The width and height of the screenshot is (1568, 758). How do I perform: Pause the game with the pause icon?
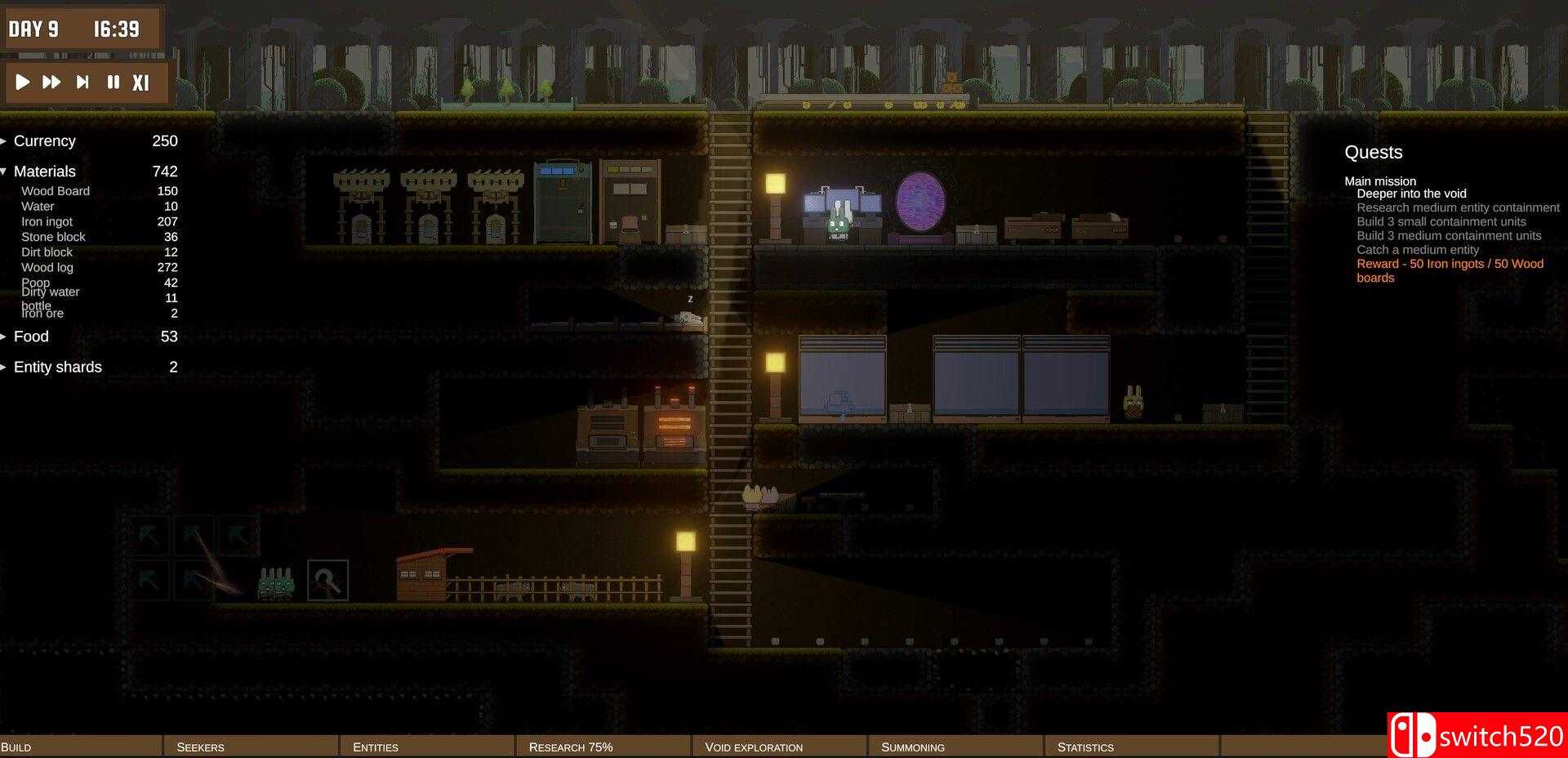(112, 82)
